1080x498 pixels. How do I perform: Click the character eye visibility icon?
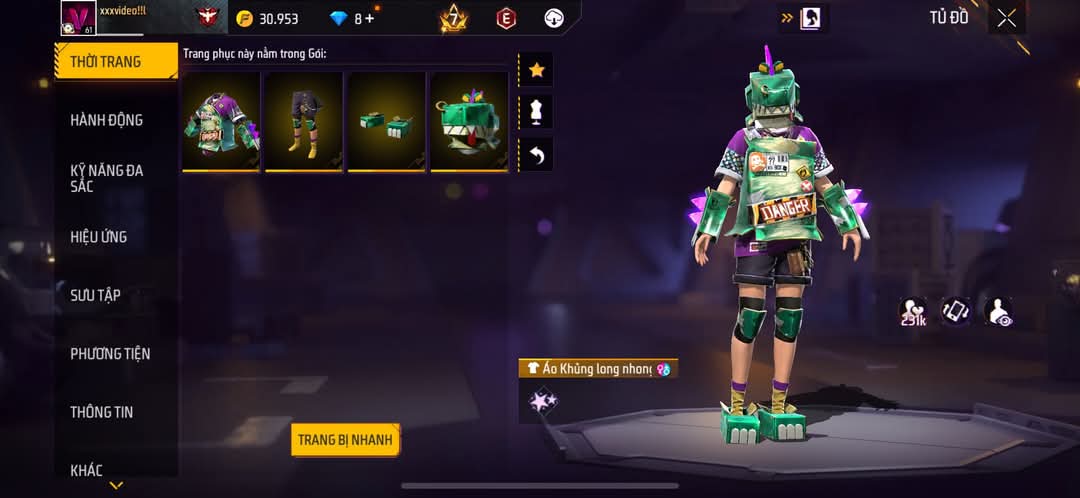(x=998, y=311)
